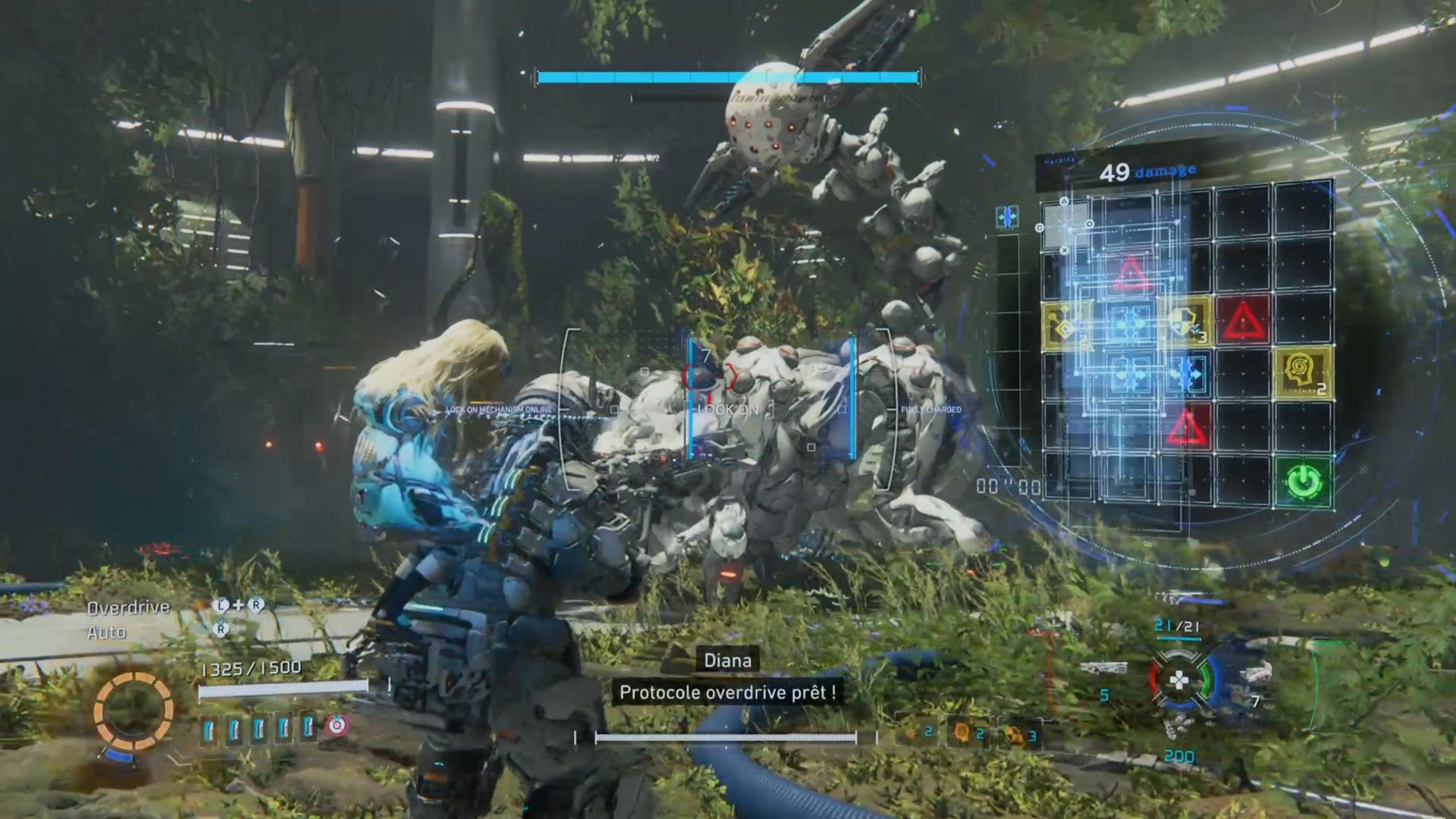The height and width of the screenshot is (819, 1456).
Task: Select the green power node in hacking grid
Action: 1303,481
